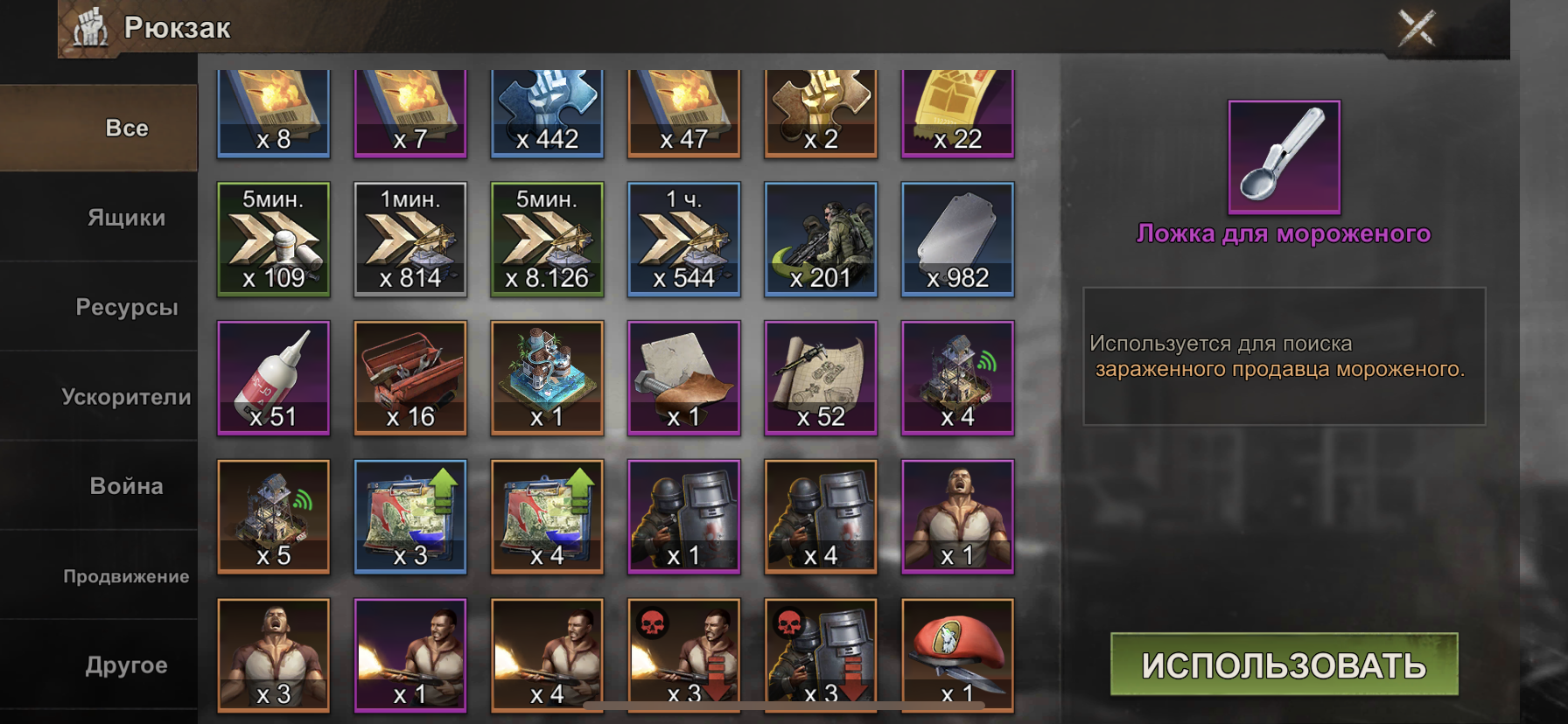Switch to the Война category
1568x724 pixels.
point(126,486)
